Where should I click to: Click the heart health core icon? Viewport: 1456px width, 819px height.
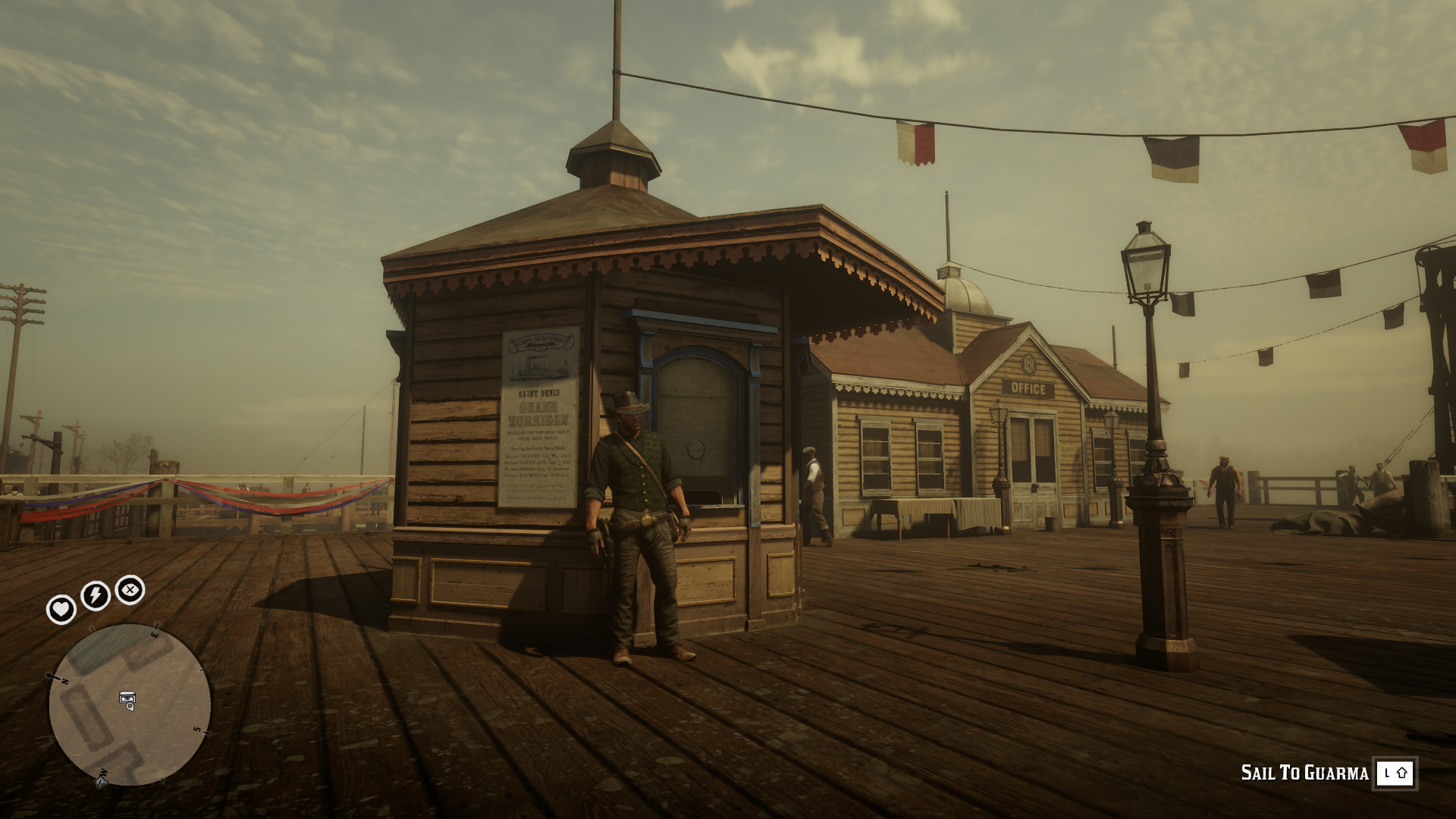pos(61,609)
